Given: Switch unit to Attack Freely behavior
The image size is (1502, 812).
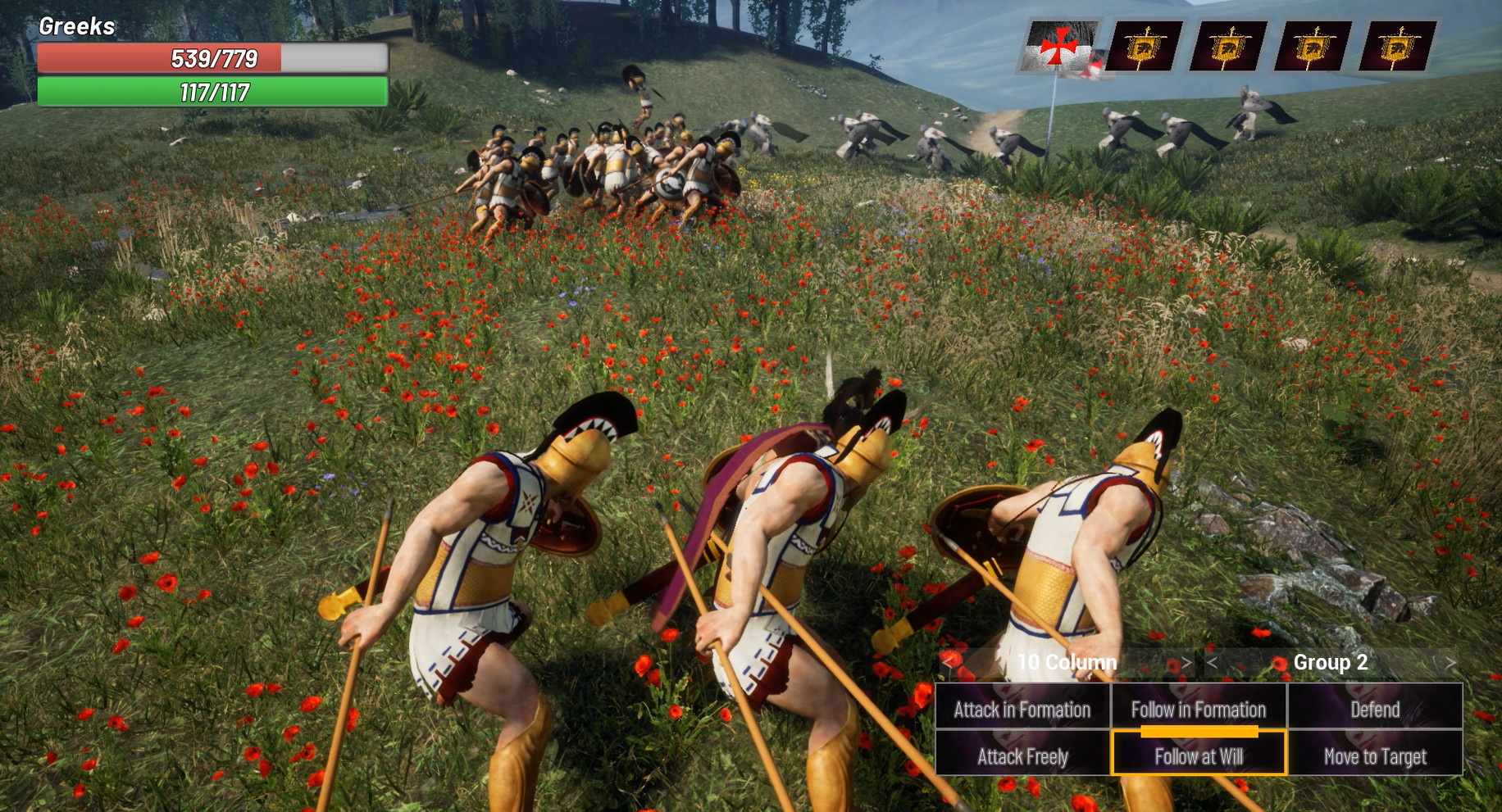Looking at the screenshot, I should point(1022,758).
